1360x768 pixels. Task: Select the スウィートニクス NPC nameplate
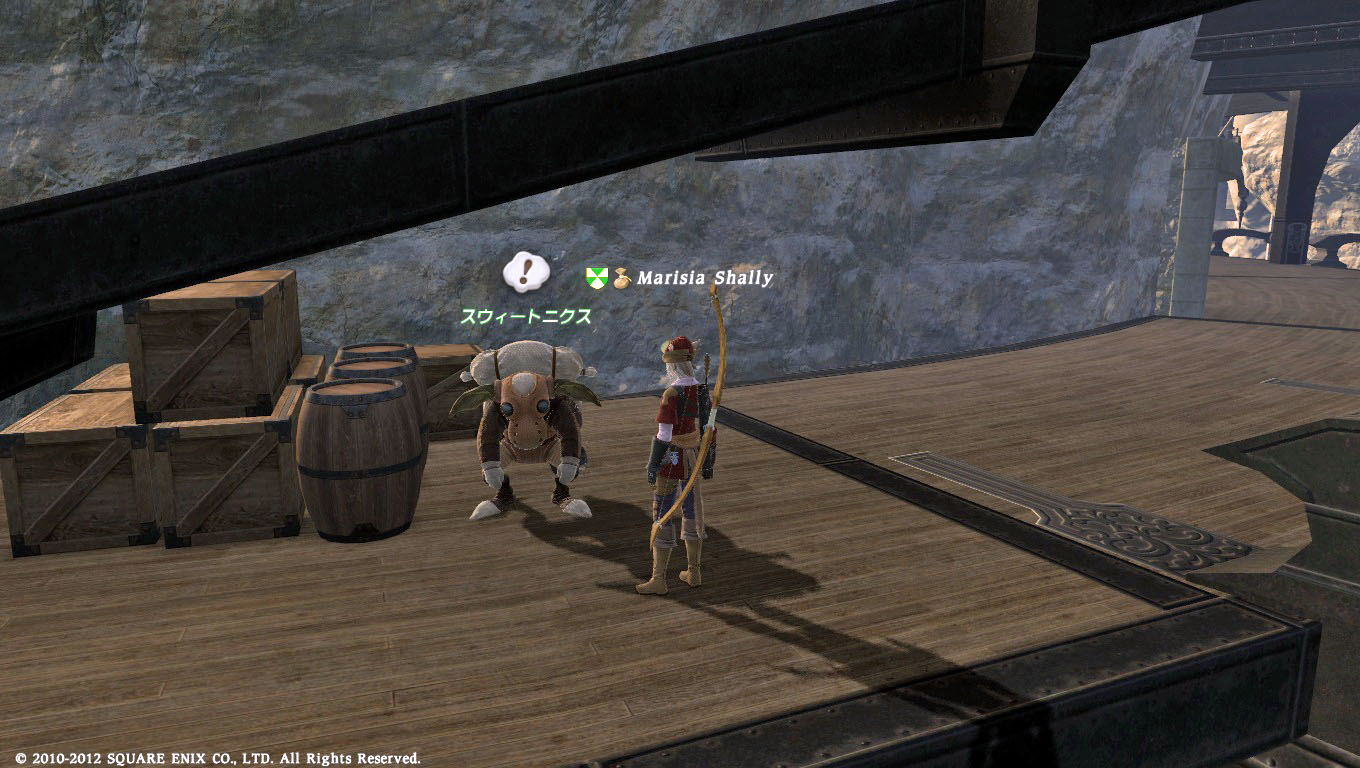(x=525, y=316)
